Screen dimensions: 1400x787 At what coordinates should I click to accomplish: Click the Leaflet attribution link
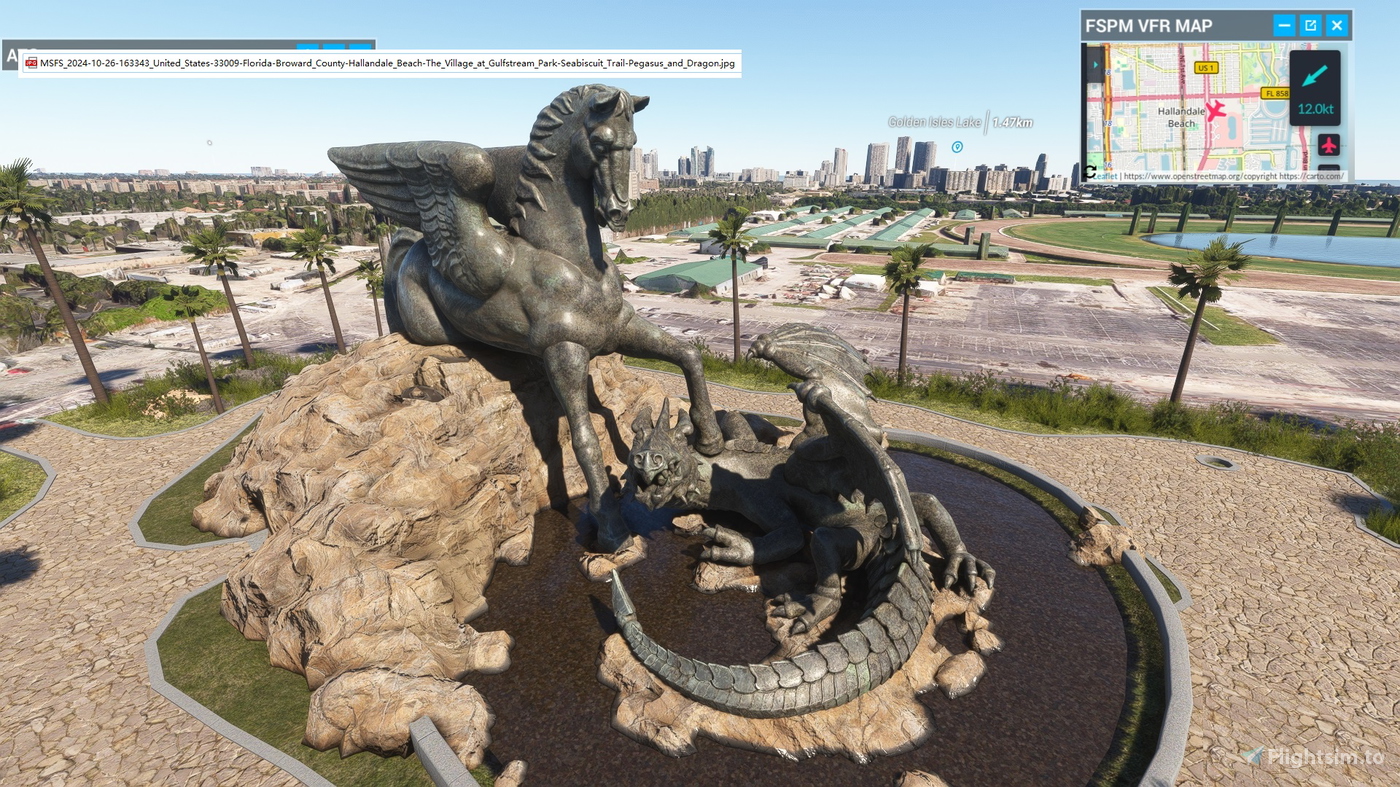[x=1105, y=176]
